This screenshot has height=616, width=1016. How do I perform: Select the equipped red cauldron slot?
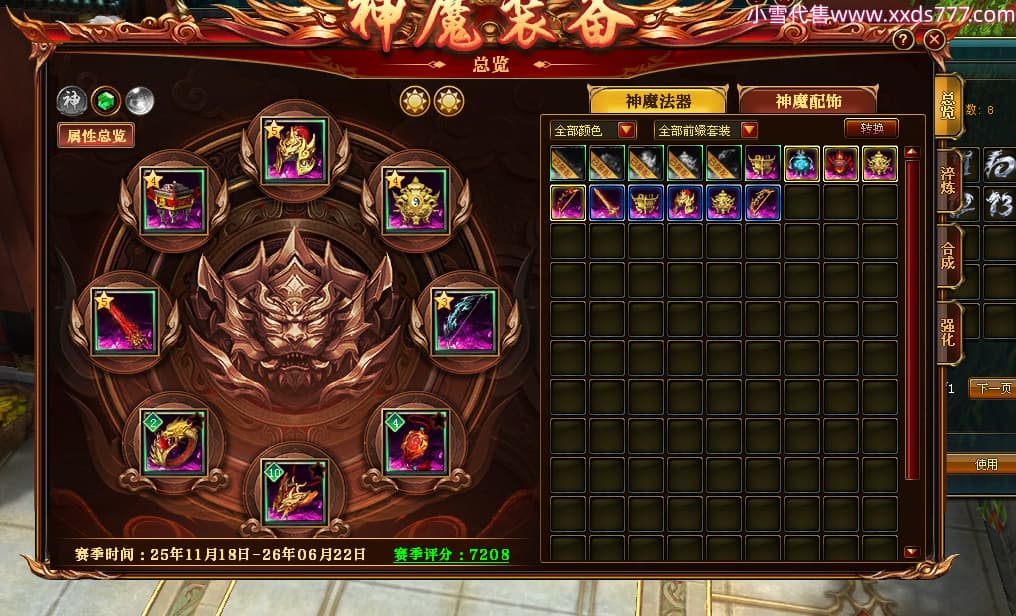click(x=173, y=201)
